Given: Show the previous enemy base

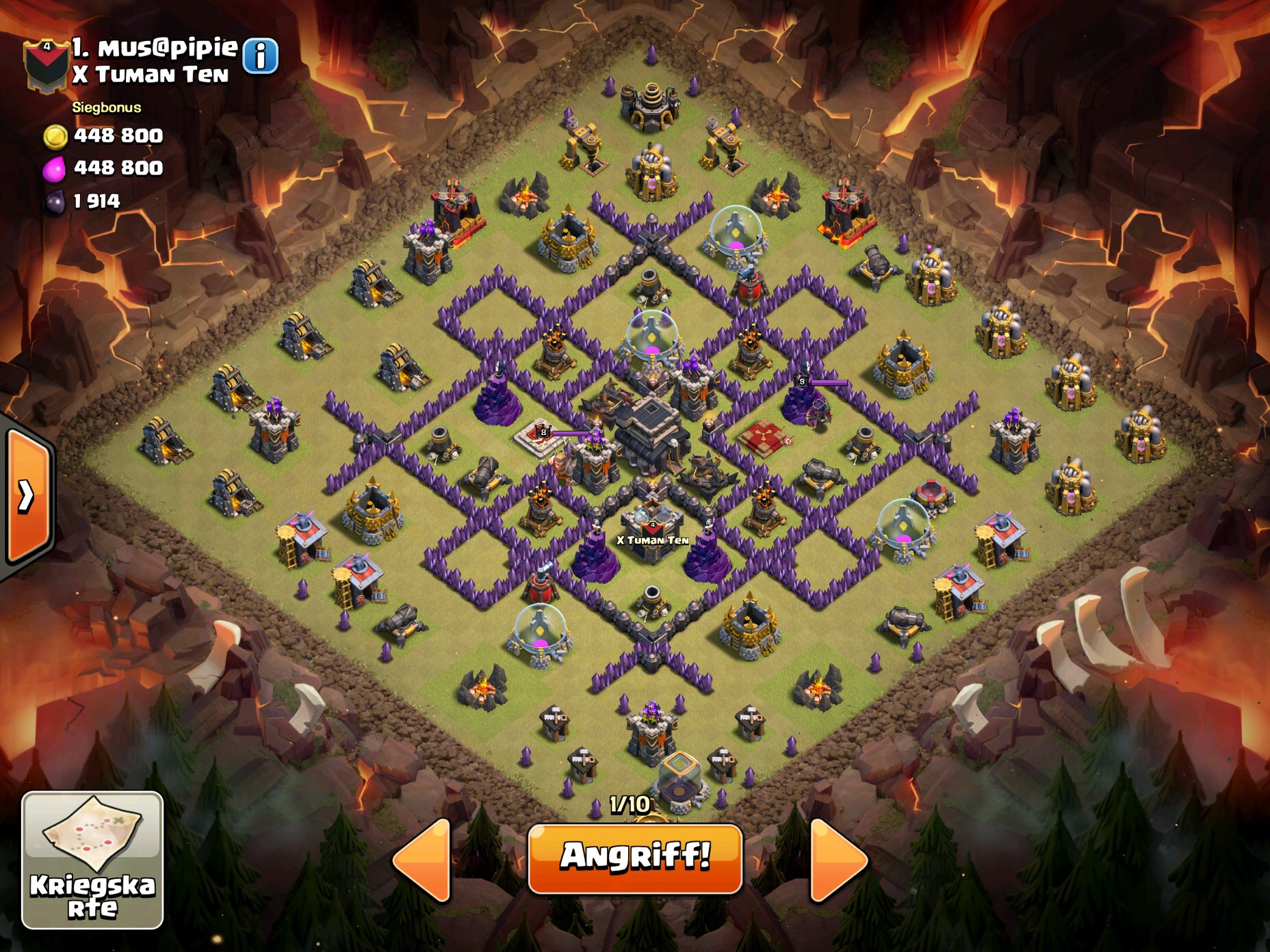Looking at the screenshot, I should [424, 860].
